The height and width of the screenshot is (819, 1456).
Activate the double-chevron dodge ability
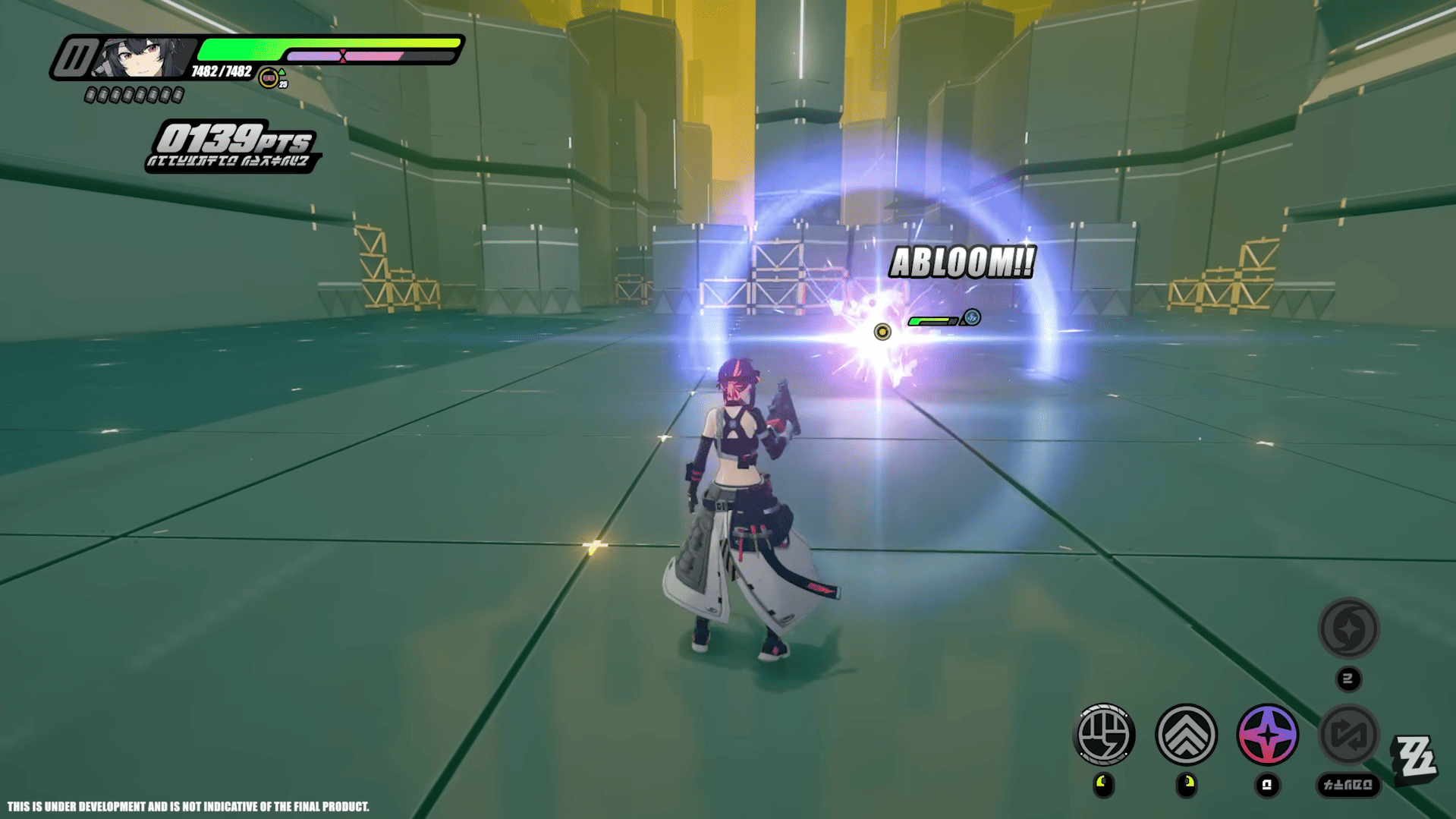point(1186,734)
